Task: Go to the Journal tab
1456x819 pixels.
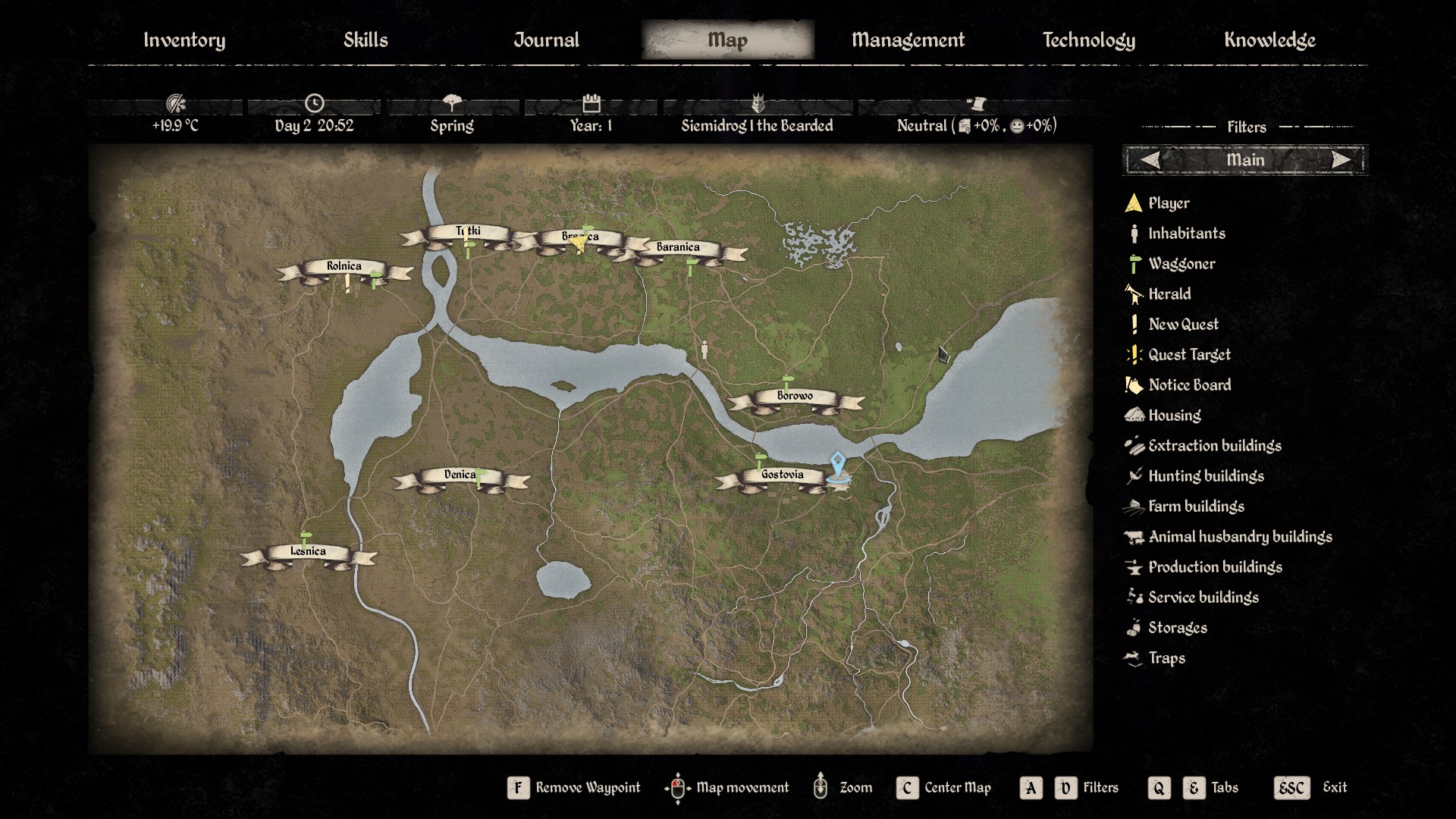Action: pyautogui.click(x=546, y=40)
